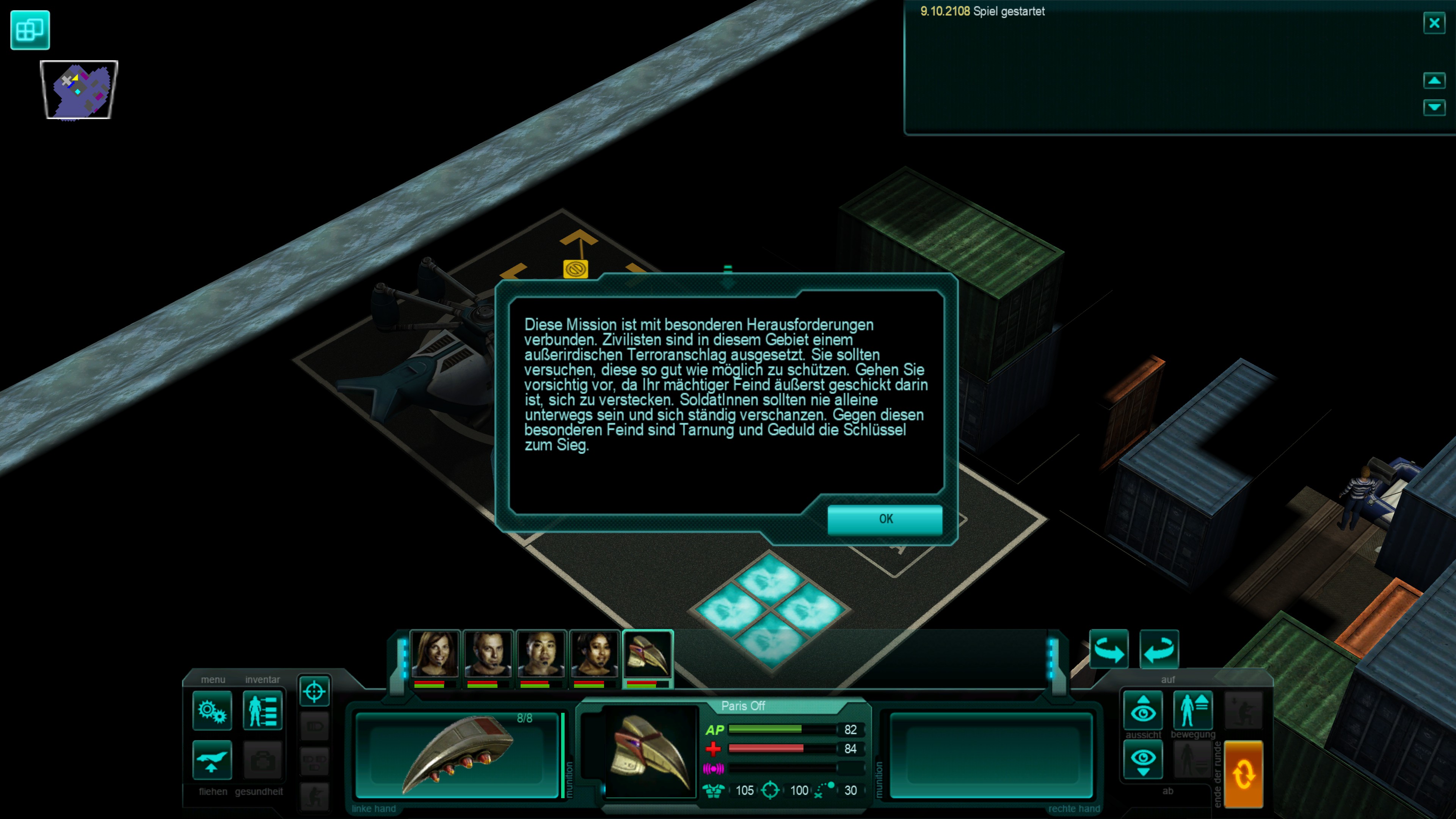
Task: Activate the crosshair aim mode button
Action: tap(314, 691)
